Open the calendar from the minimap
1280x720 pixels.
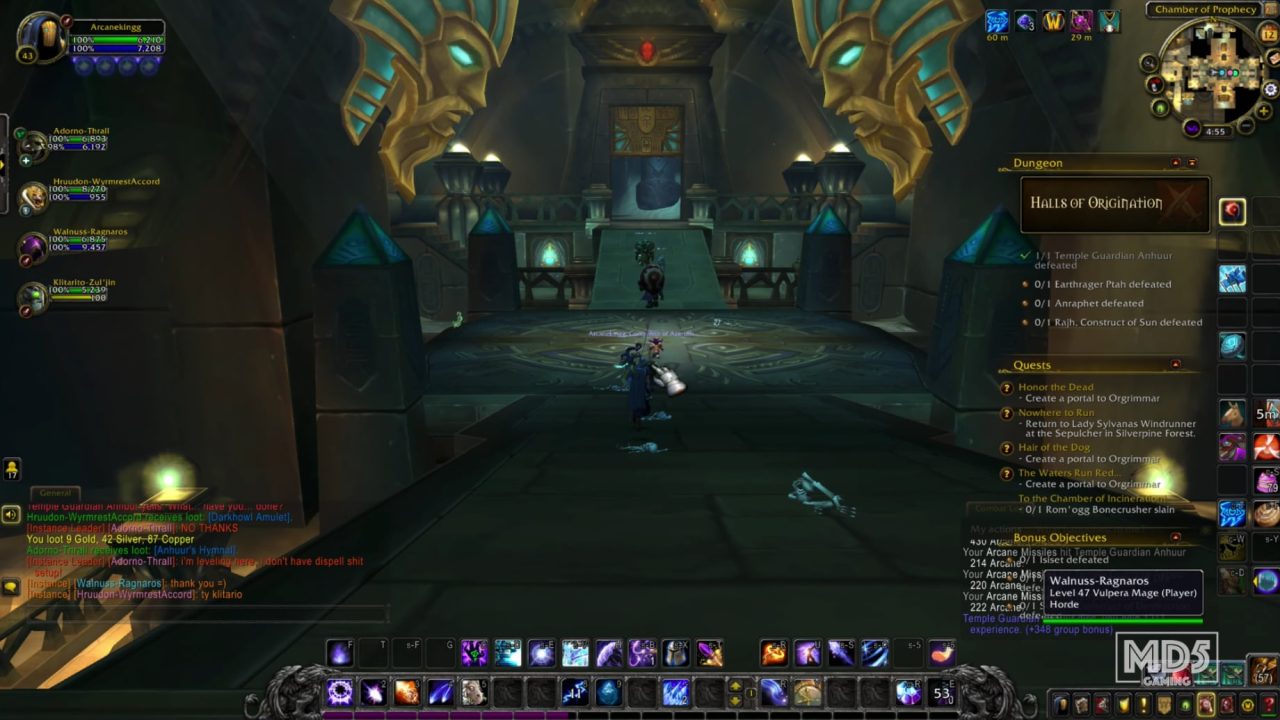coord(1270,35)
